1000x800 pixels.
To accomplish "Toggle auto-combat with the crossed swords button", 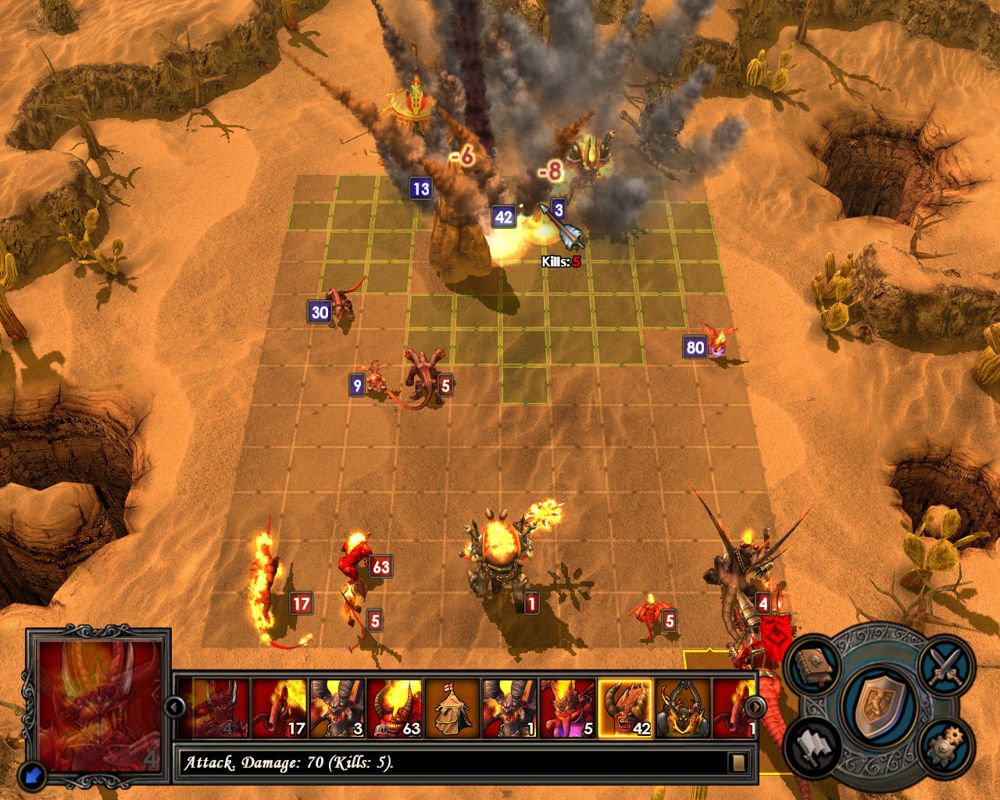I will pos(944,665).
